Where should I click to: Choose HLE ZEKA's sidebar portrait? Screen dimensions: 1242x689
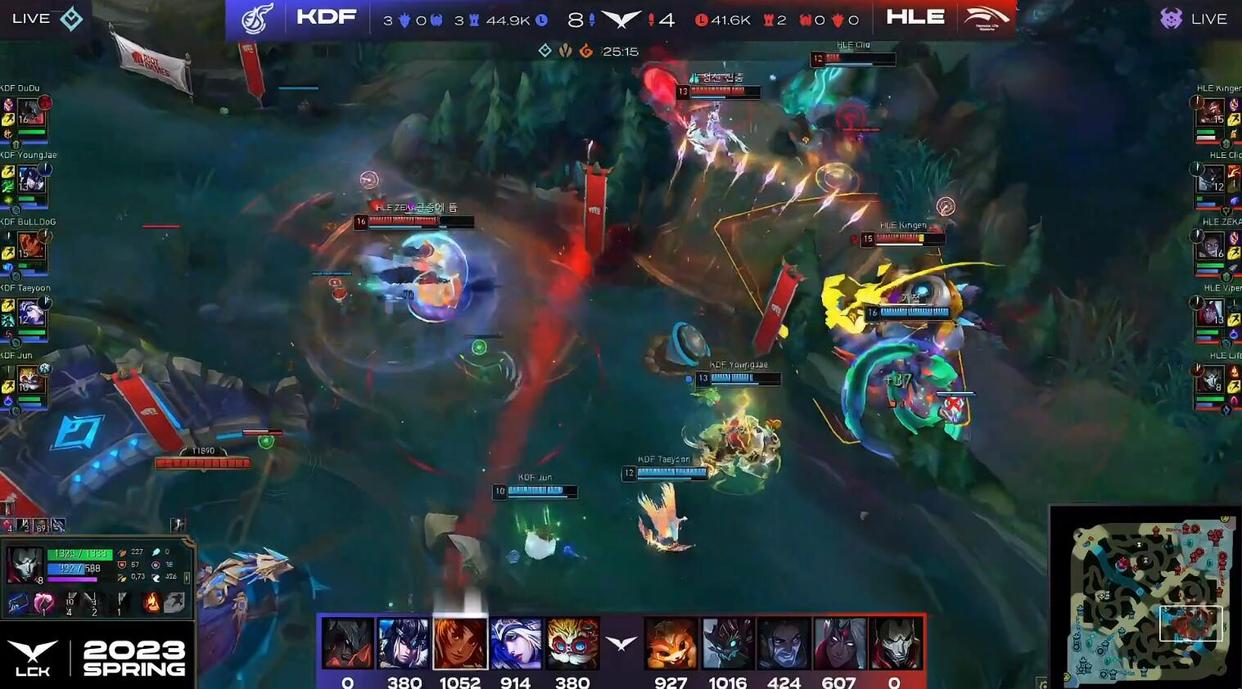(1211, 246)
